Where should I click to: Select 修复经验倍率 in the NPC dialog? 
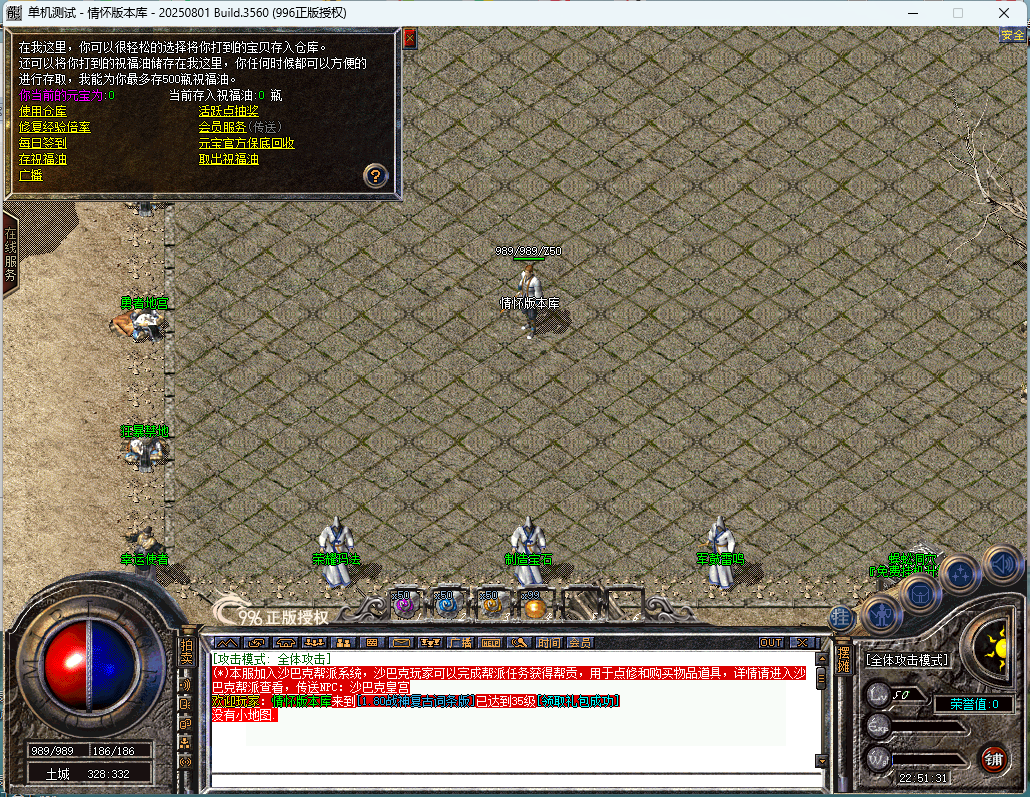click(54, 127)
